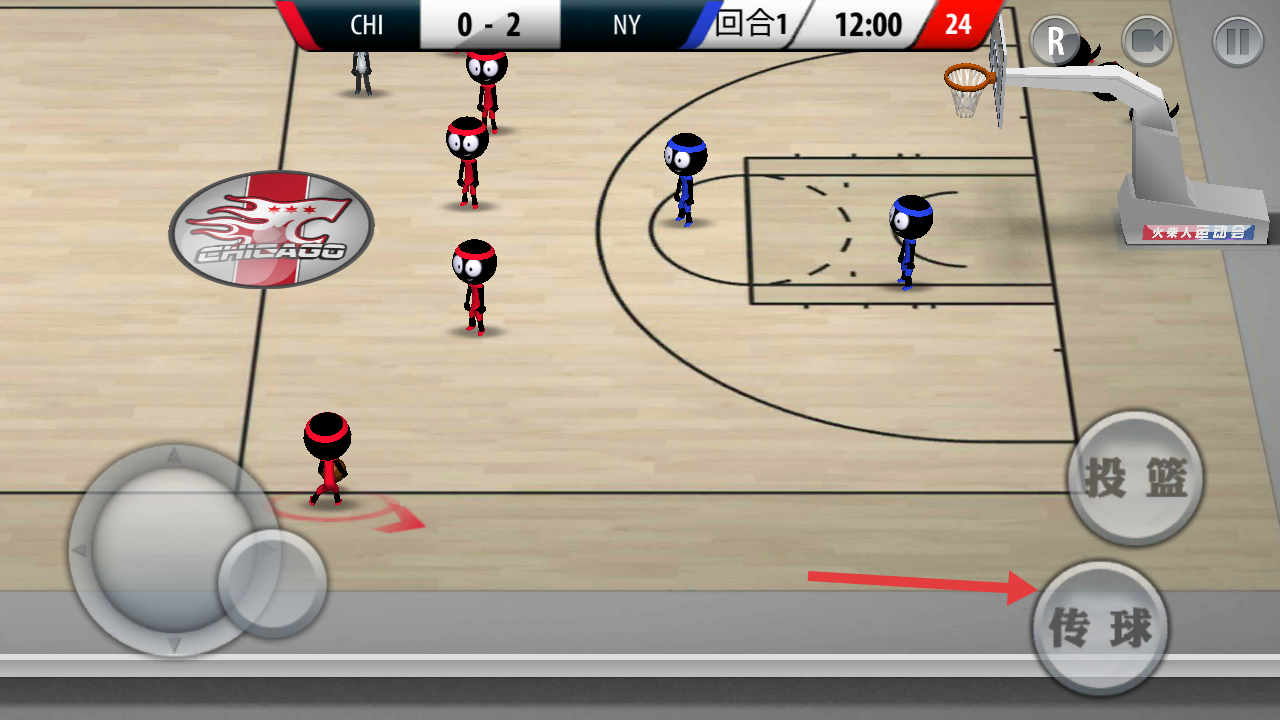Tap the 投篮 shoot button

click(1135, 479)
